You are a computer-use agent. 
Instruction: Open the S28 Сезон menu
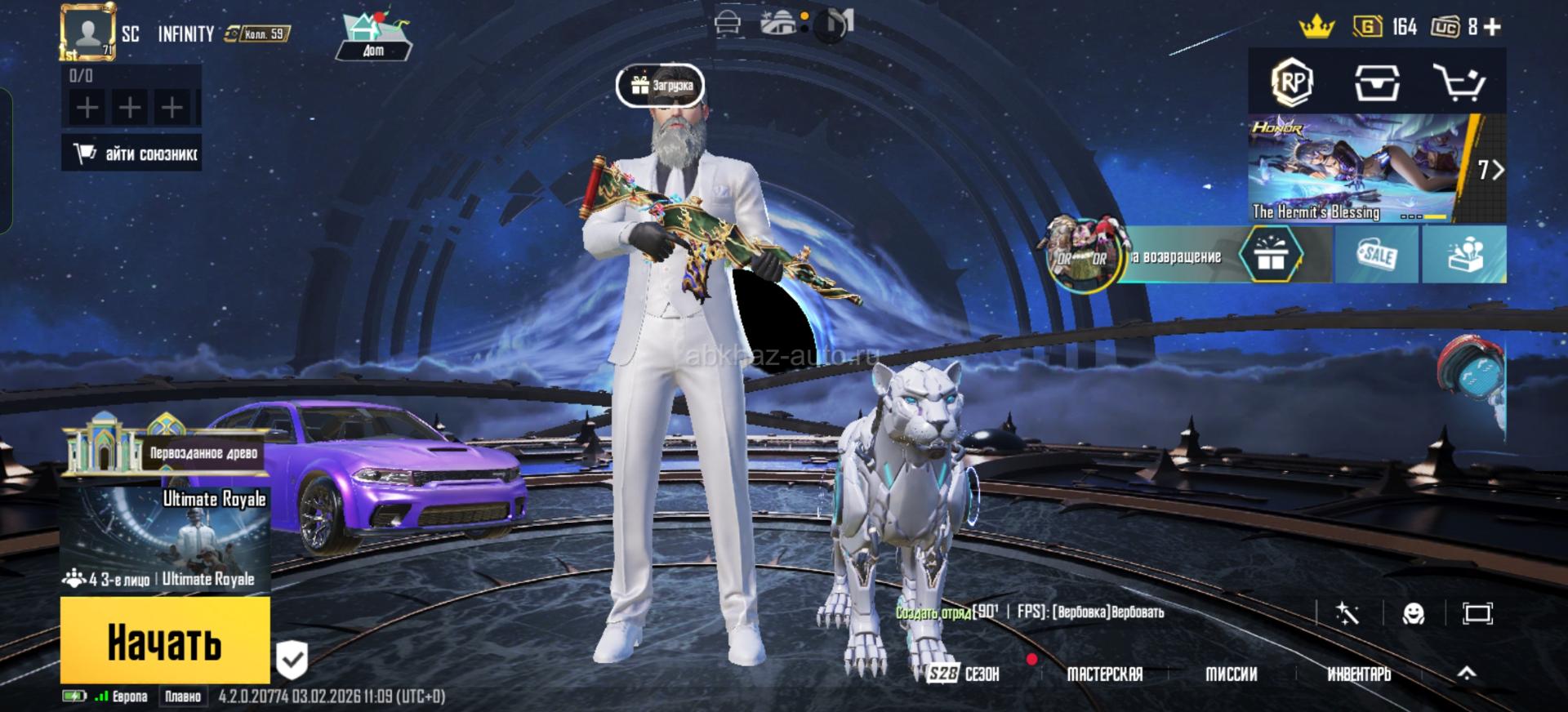pyautogui.click(x=964, y=674)
